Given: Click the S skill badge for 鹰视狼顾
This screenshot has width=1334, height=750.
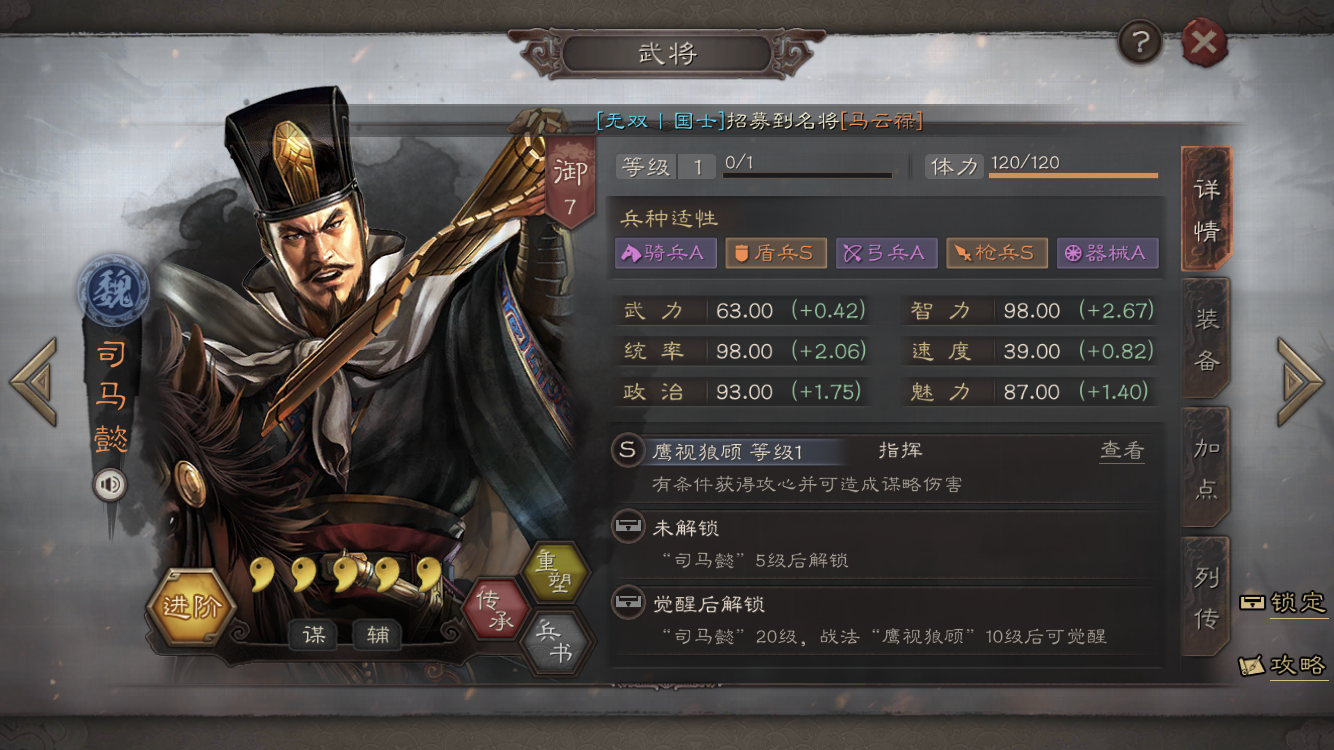Looking at the screenshot, I should pyautogui.click(x=628, y=451).
